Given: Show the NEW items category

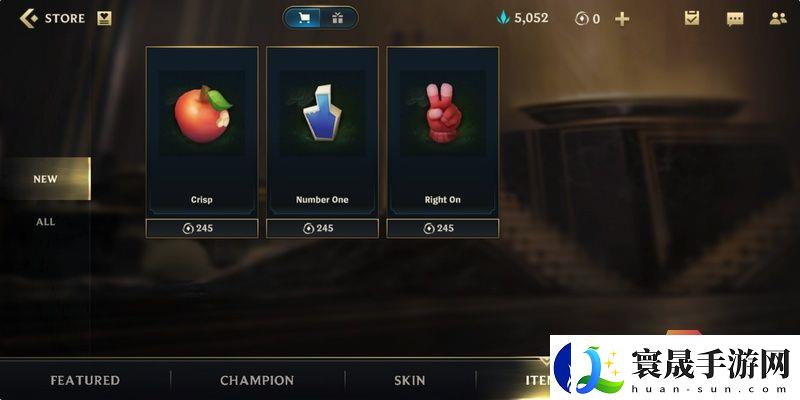Looking at the screenshot, I should (45, 179).
